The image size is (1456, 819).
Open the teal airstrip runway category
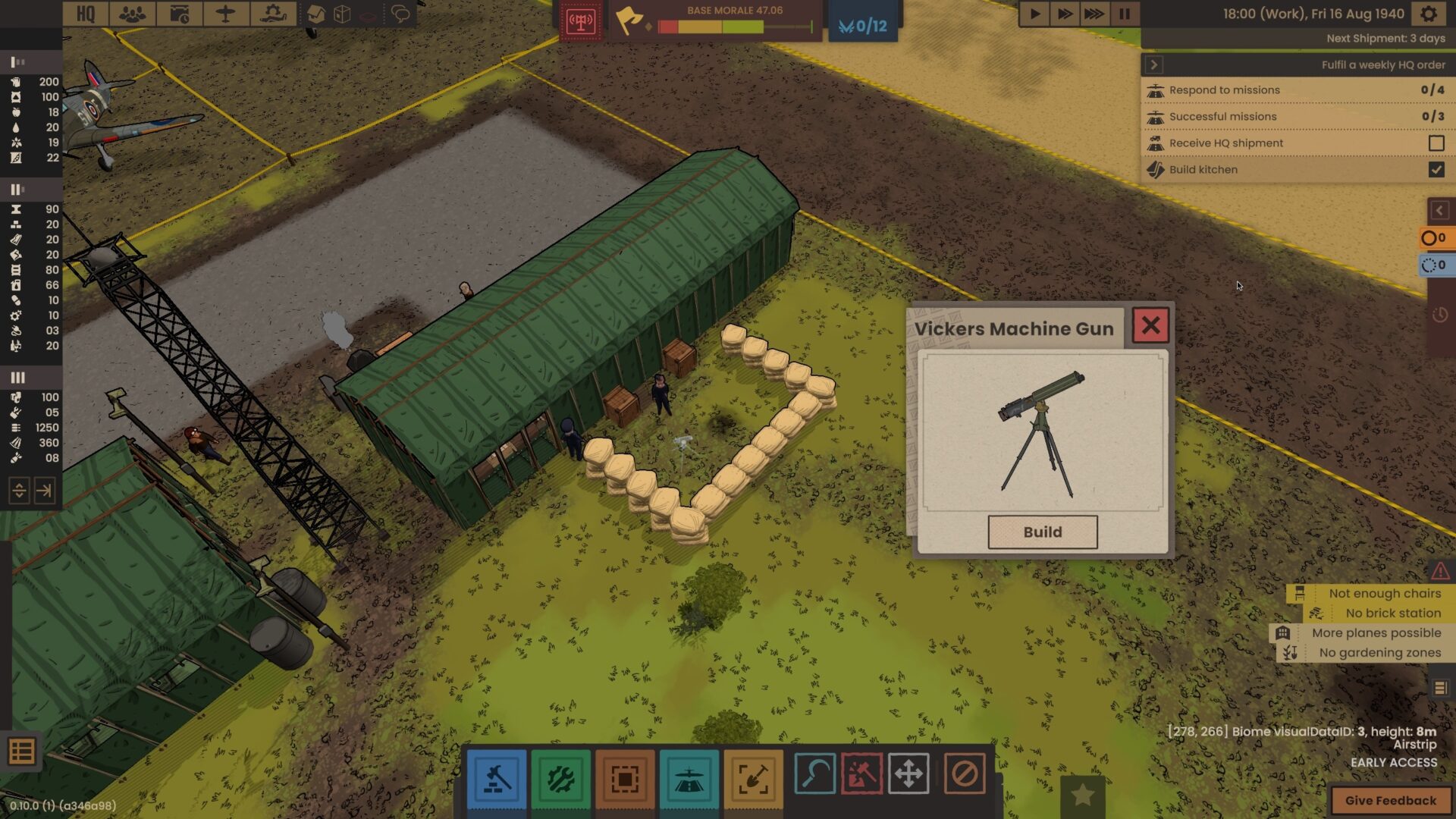[x=689, y=778]
